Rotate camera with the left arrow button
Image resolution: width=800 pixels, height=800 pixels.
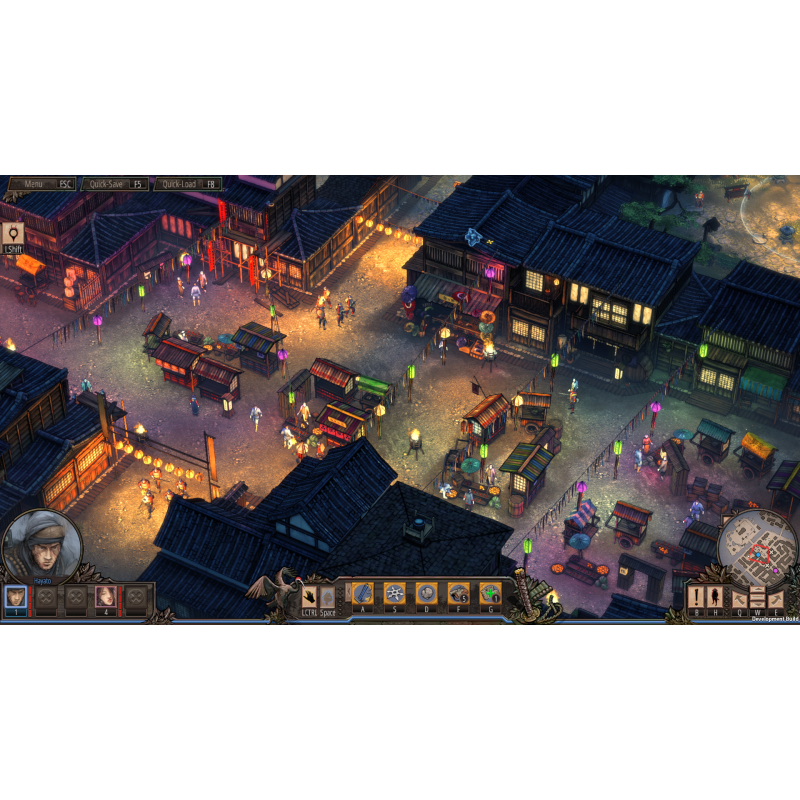741,598
